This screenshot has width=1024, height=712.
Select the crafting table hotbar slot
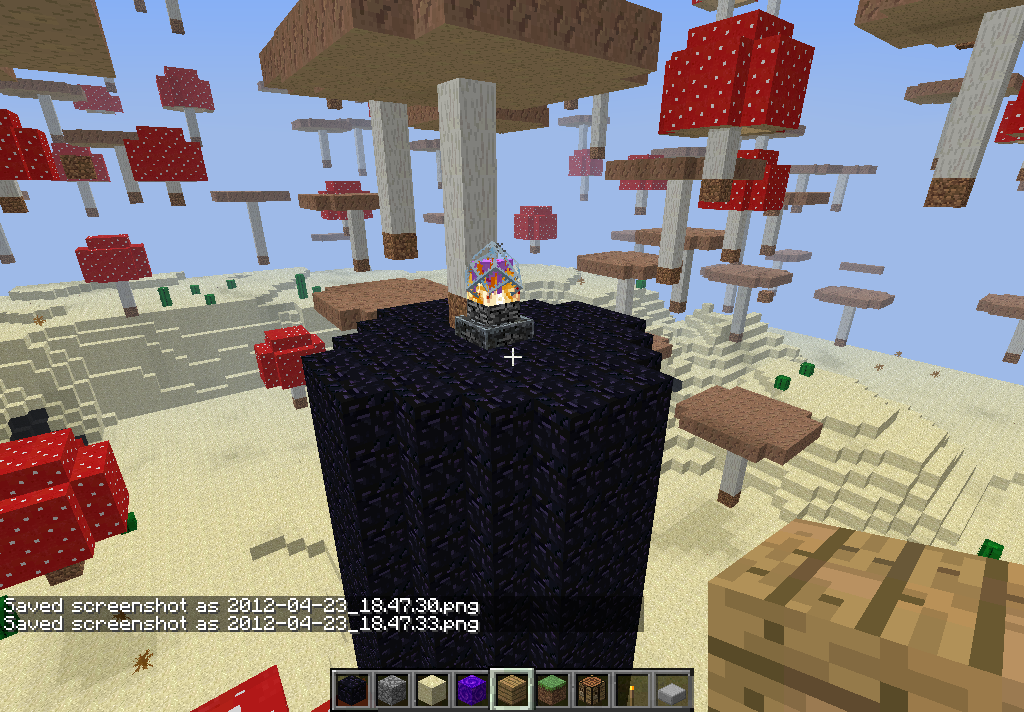tap(591, 690)
